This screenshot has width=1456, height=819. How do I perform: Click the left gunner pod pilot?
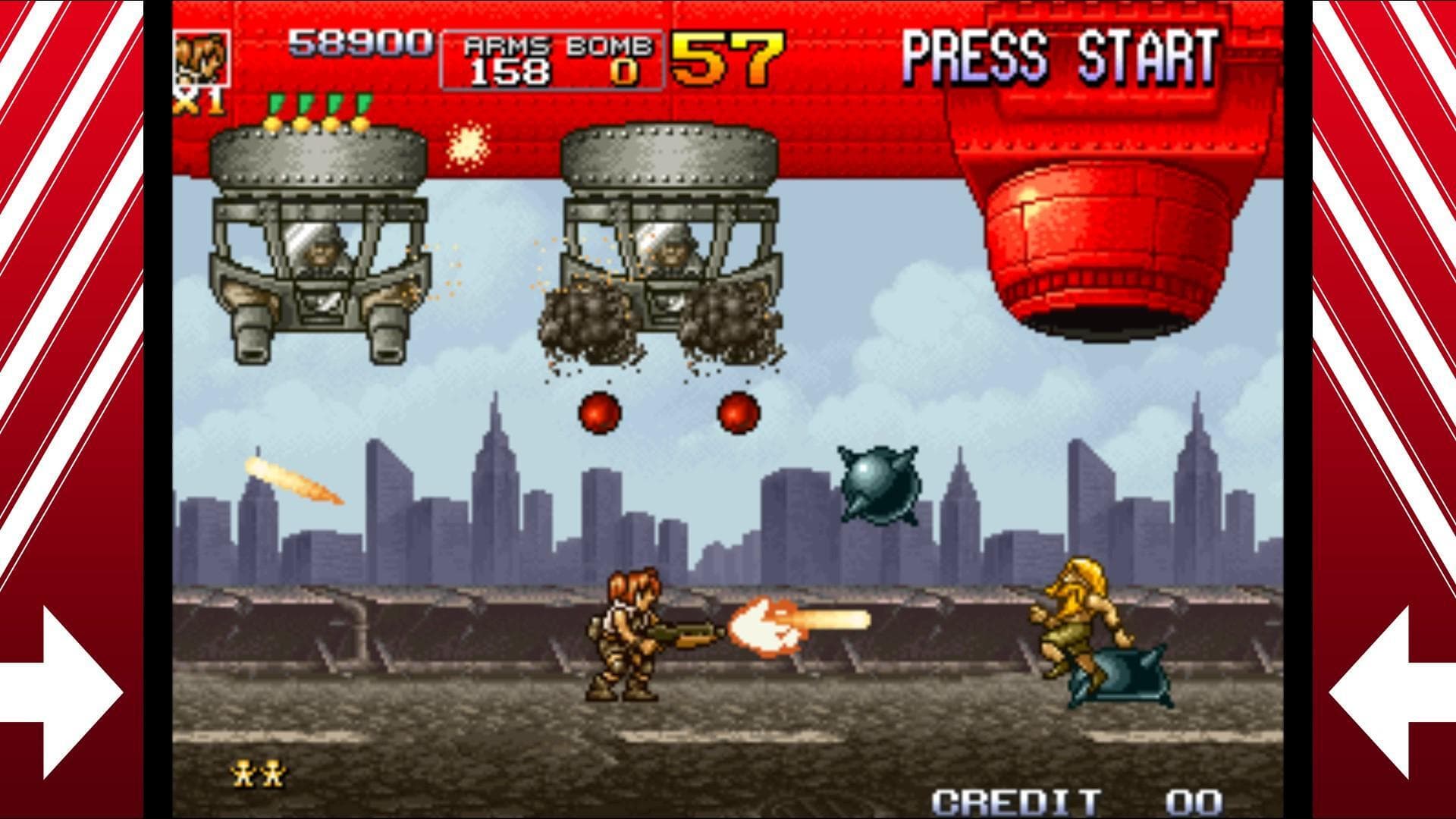tap(322, 250)
